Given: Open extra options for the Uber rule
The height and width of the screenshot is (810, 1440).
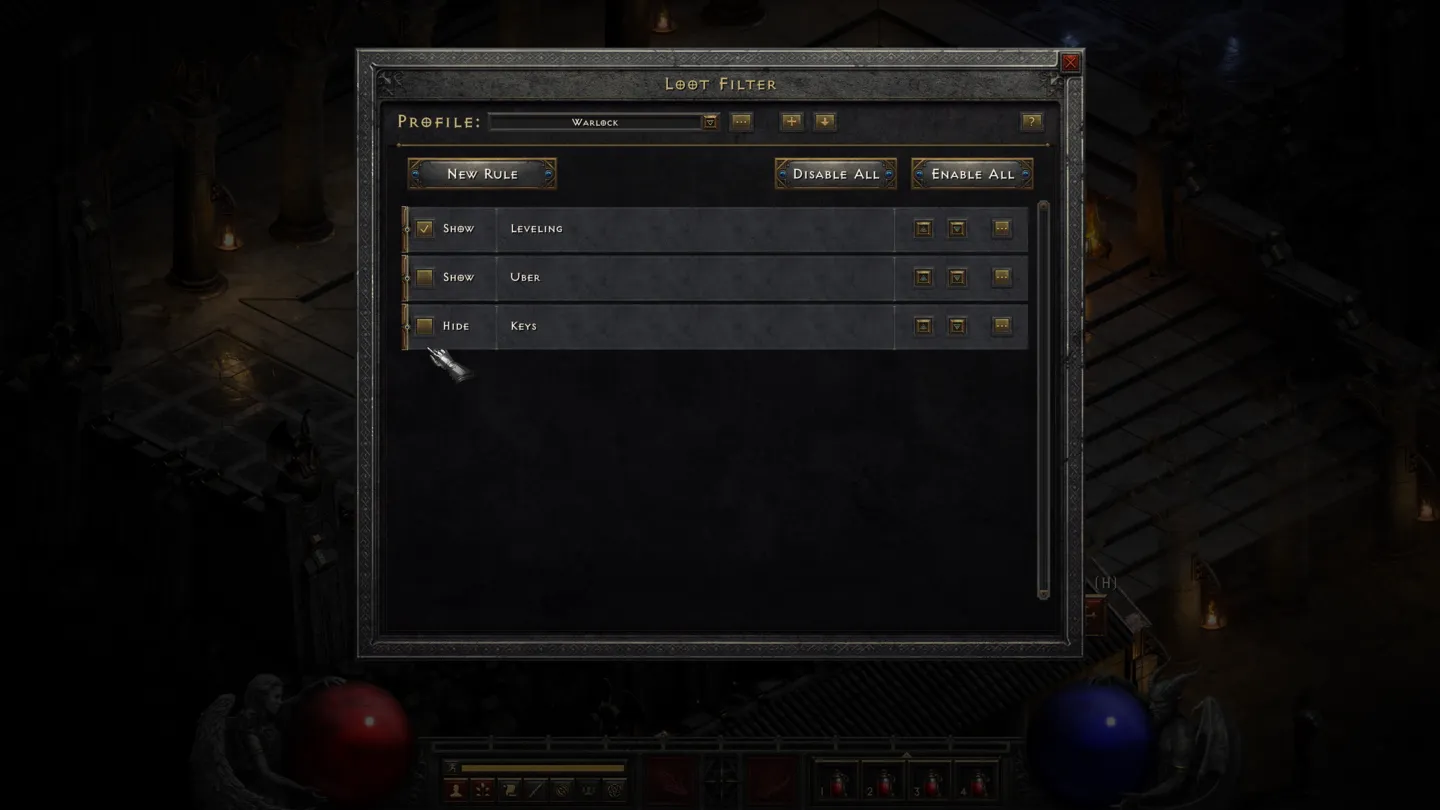Looking at the screenshot, I should (x=1001, y=277).
